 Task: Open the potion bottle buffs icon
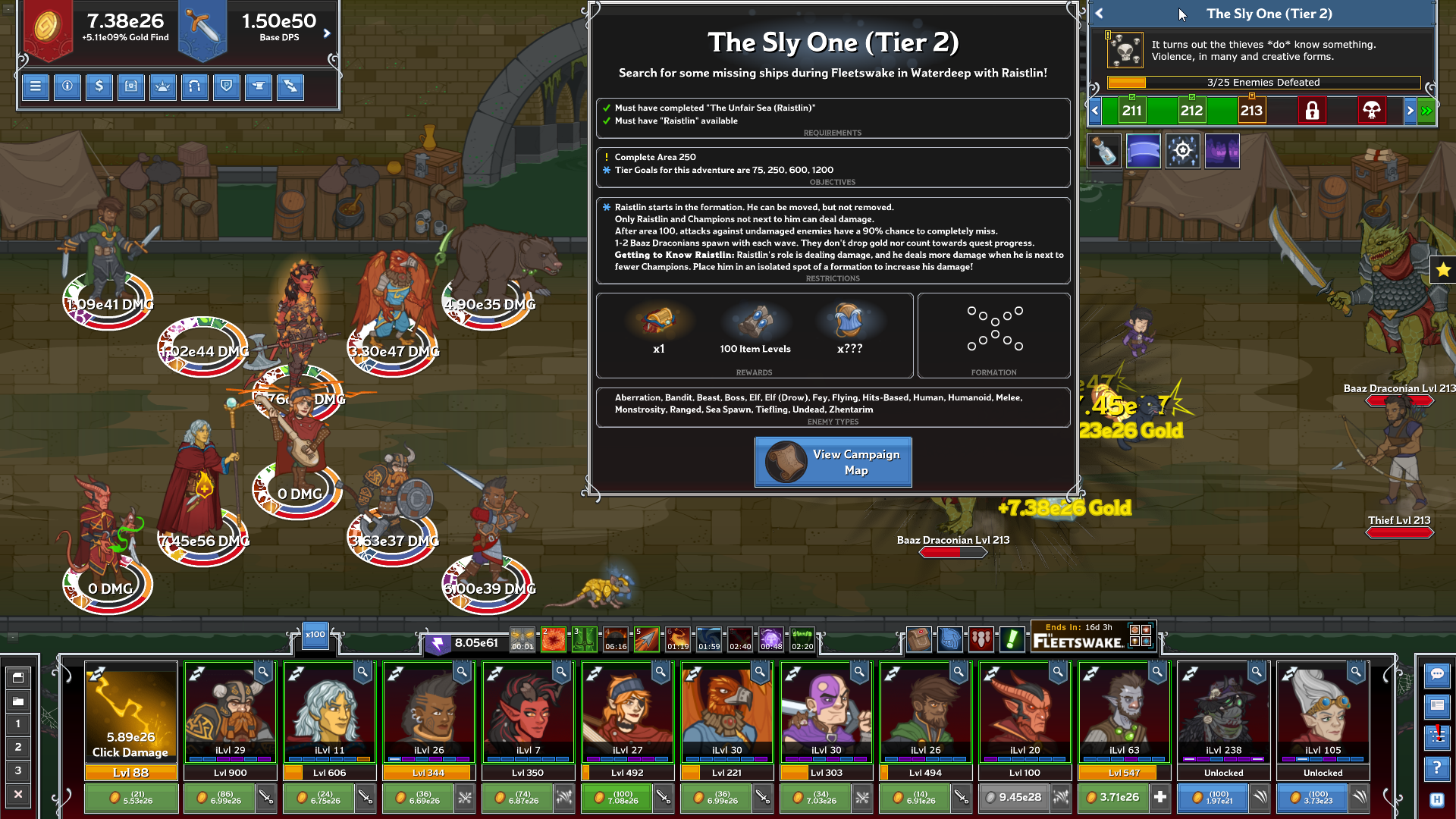coord(1104,151)
